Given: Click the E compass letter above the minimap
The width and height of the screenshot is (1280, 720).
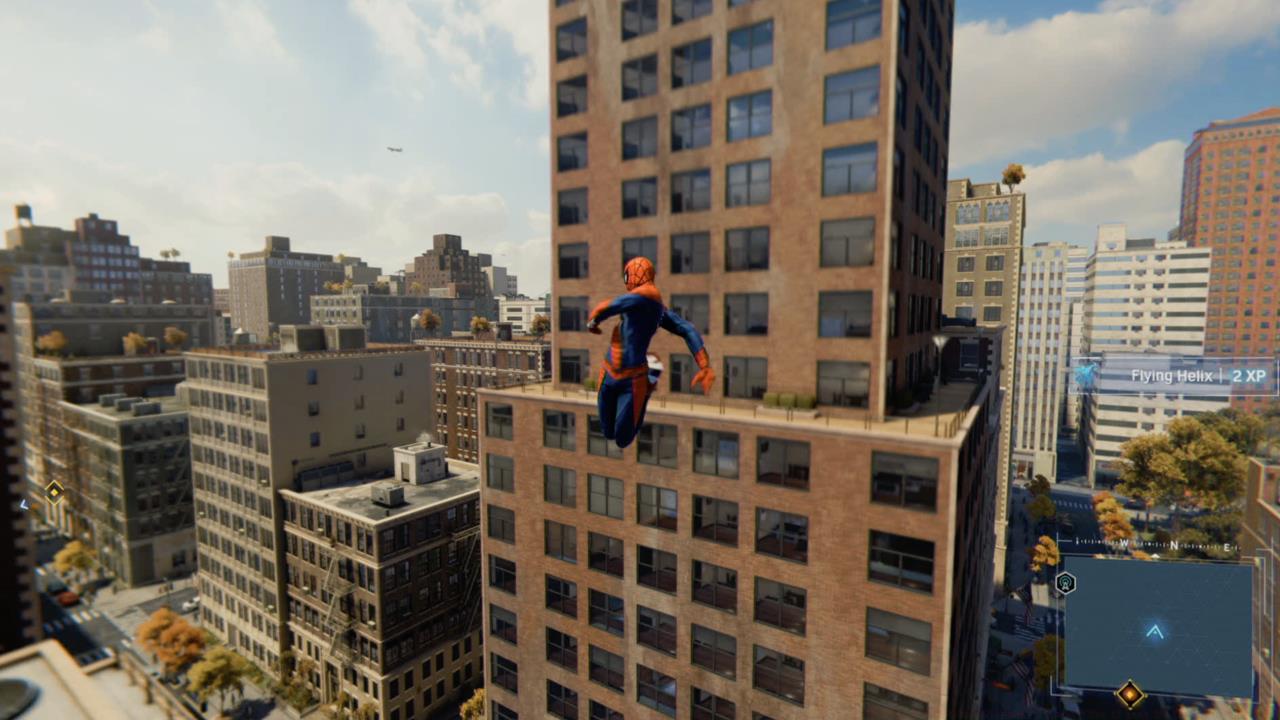Looking at the screenshot, I should (x=1227, y=547).
